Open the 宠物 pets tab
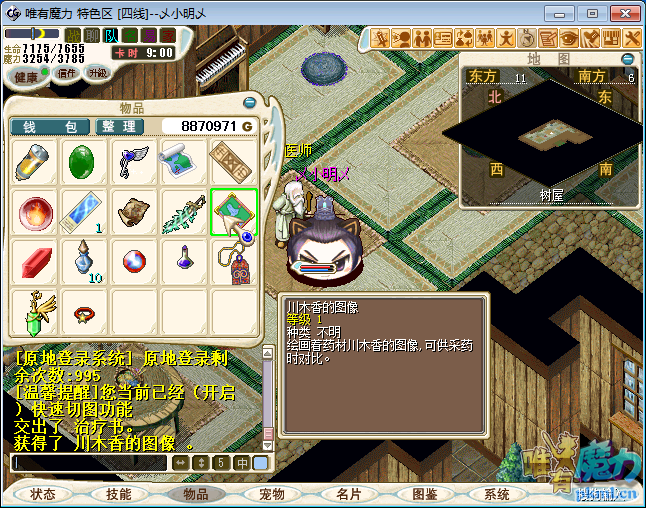The height and width of the screenshot is (508, 646). 271,494
